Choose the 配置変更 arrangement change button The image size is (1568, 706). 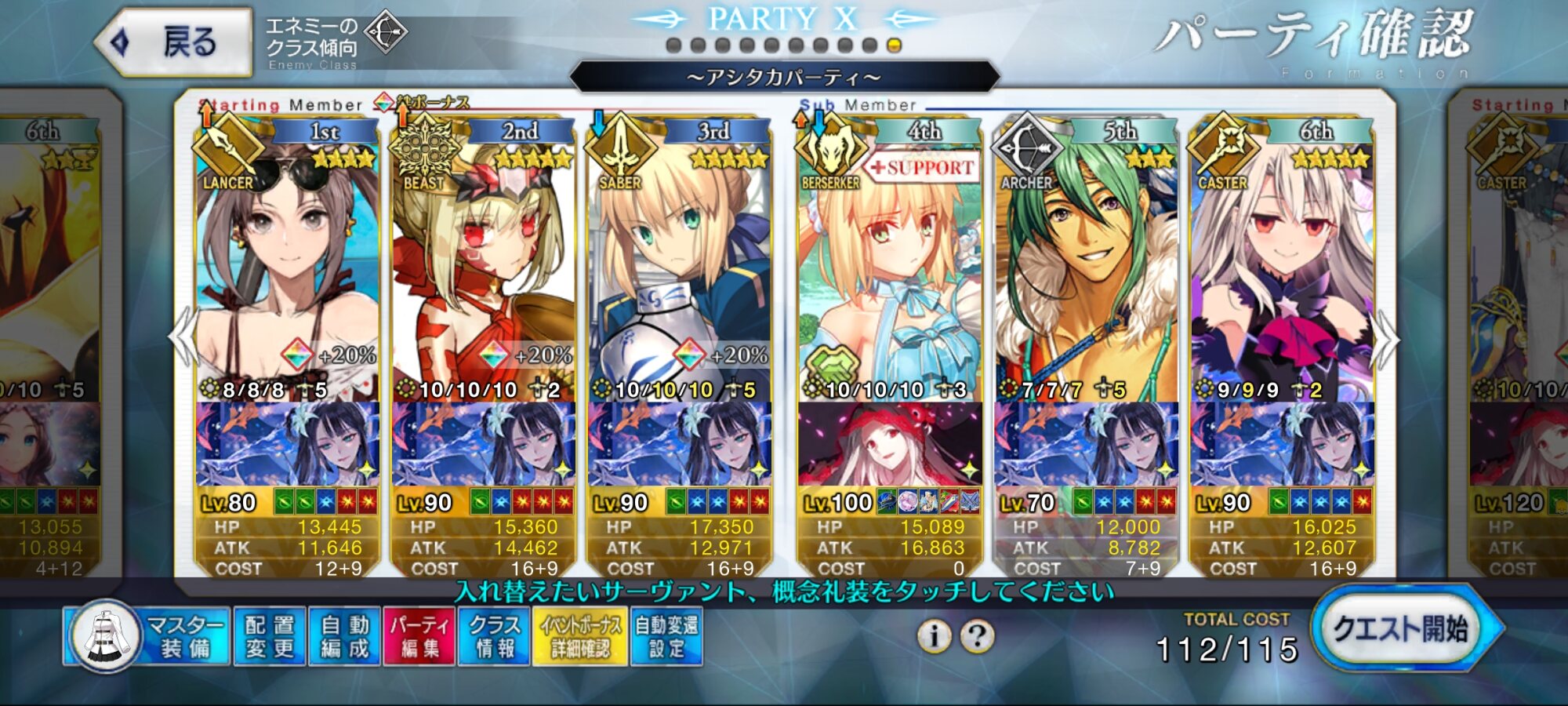tap(269, 636)
